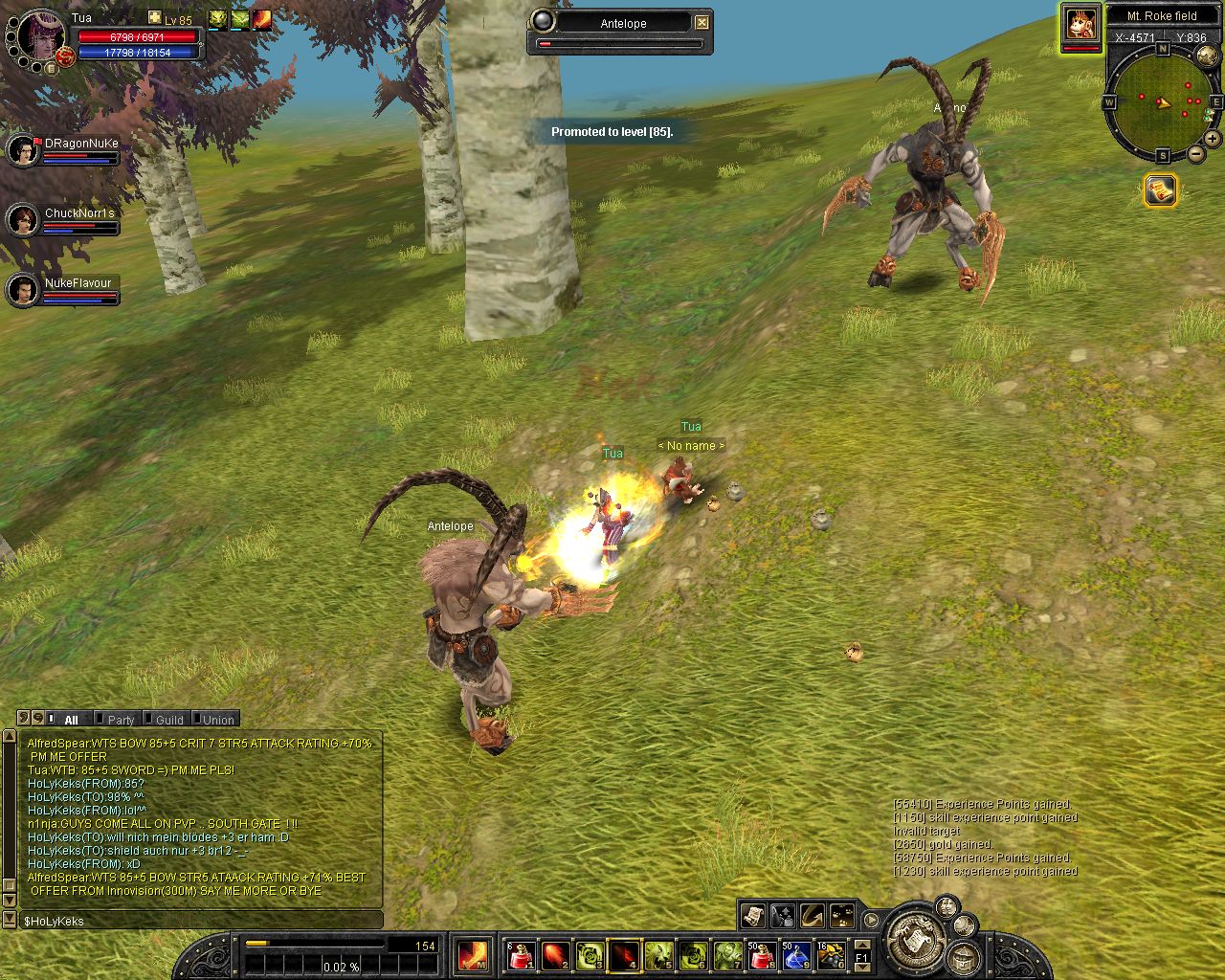This screenshot has height=980, width=1225.
Task: Zoom out the minimap with minus button
Action: pos(1196,153)
